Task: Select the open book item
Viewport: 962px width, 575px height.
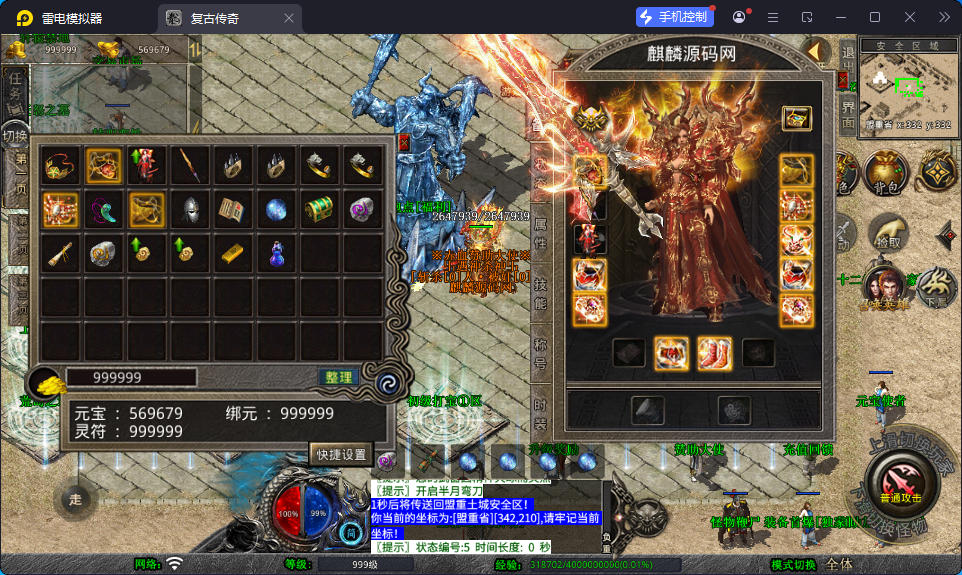Action: tap(234, 209)
